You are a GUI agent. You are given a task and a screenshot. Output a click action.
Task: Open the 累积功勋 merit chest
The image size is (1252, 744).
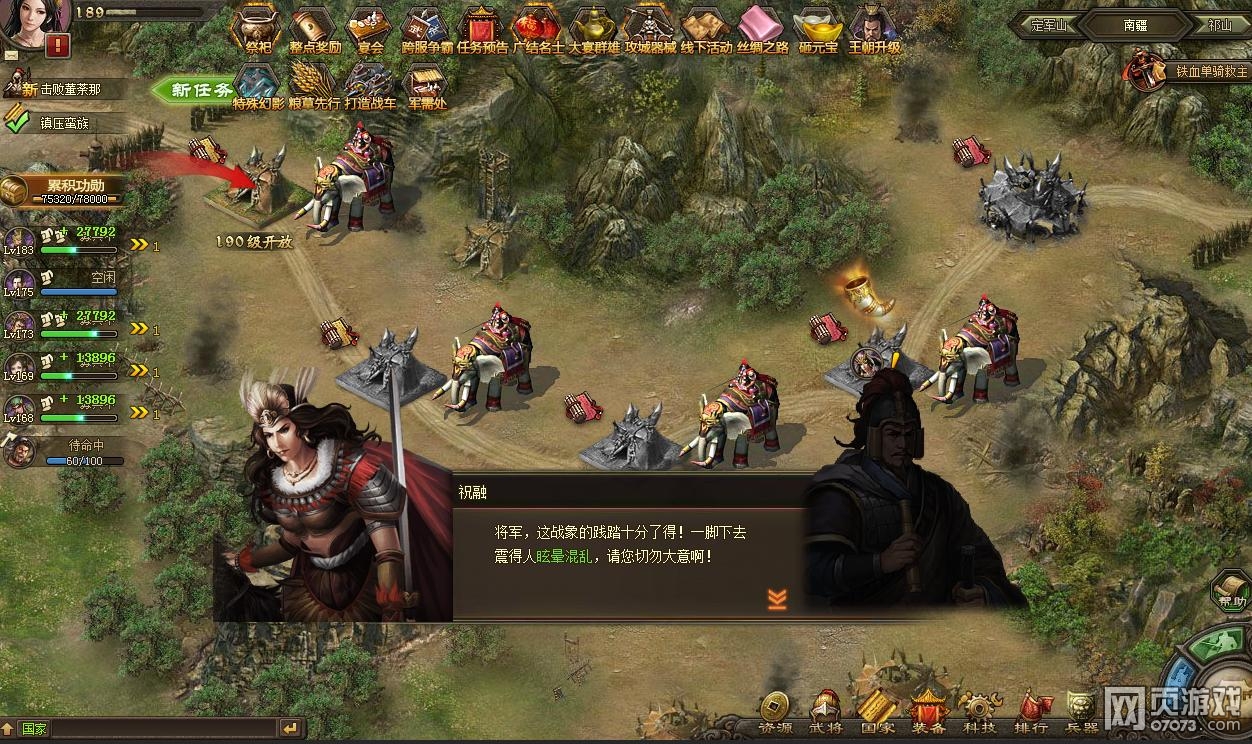(x=66, y=189)
